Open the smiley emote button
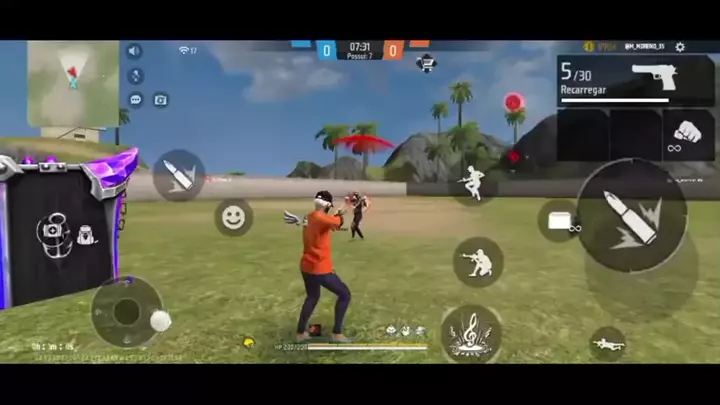The height and width of the screenshot is (405, 720). pos(234,217)
